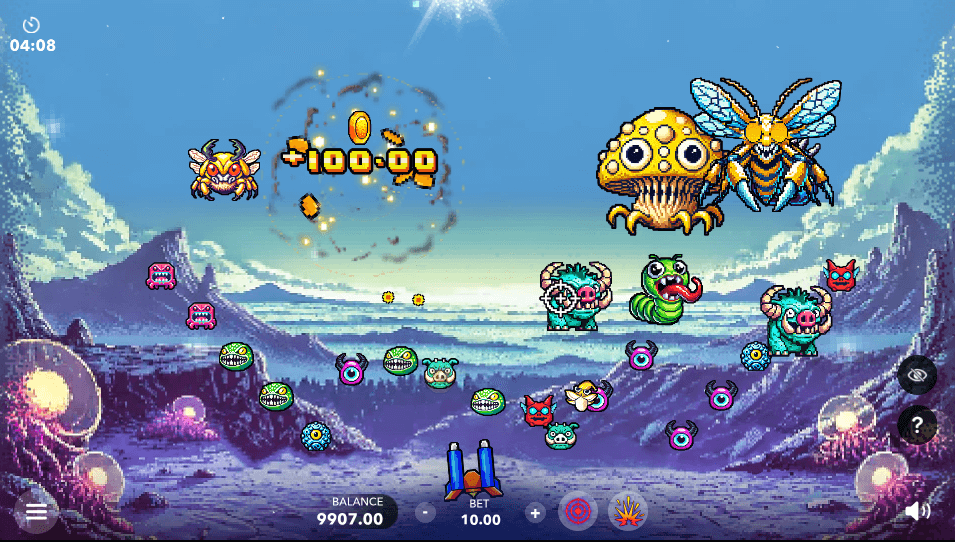Activate the explosion special attack button
Screen dimensions: 955x542
(x=627, y=512)
